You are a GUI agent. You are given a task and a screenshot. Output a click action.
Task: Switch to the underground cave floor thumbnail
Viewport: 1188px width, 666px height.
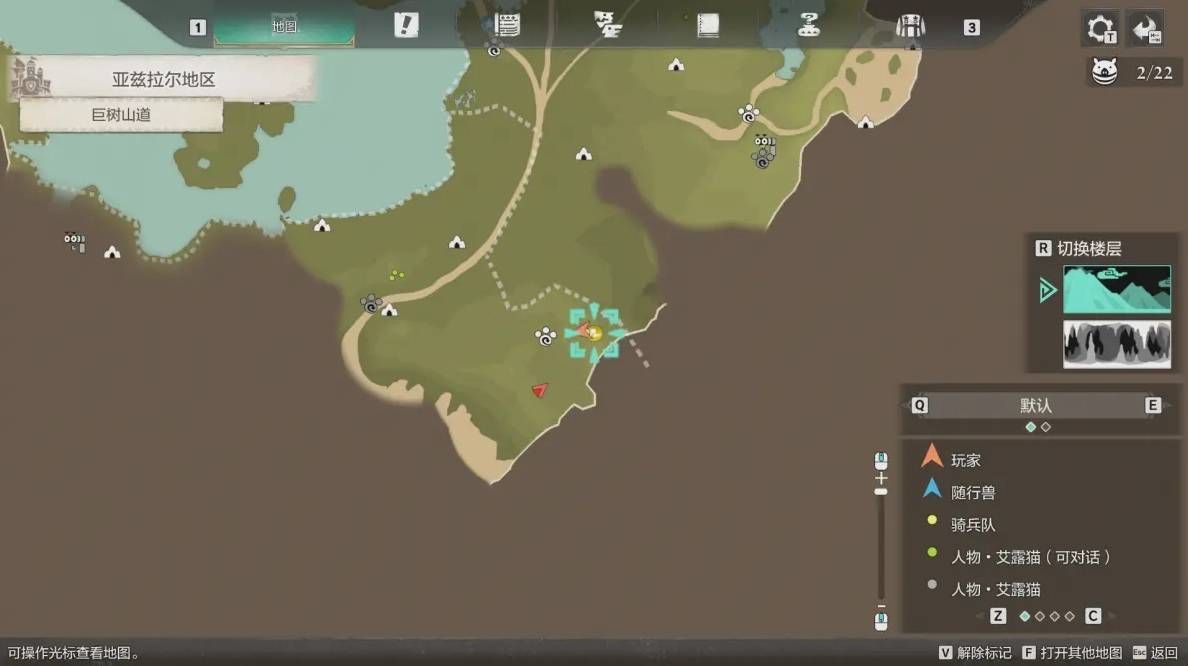[1116, 344]
